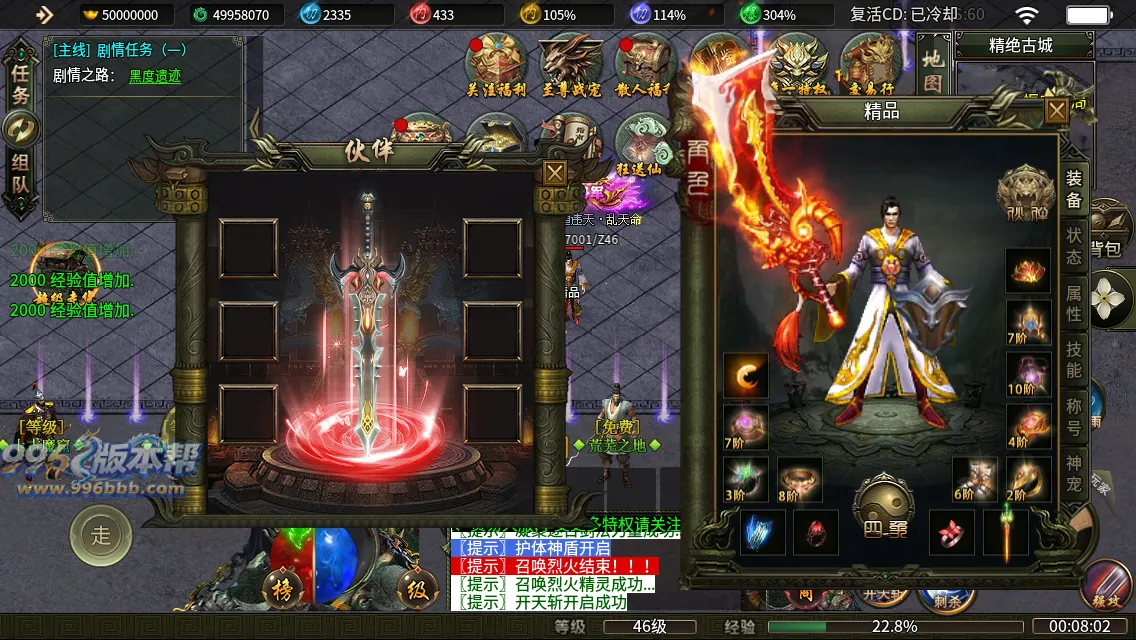Open the 榜 ranking button
This screenshot has width=1136, height=640.
click(282, 590)
